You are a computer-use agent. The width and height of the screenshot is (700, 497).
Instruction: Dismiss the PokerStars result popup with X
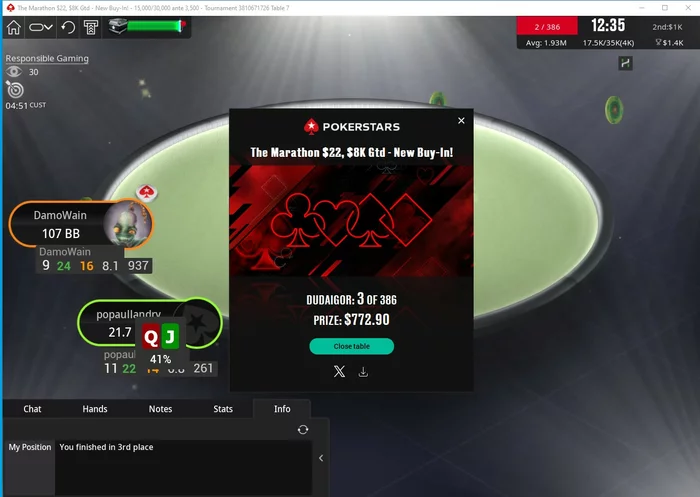[461, 121]
